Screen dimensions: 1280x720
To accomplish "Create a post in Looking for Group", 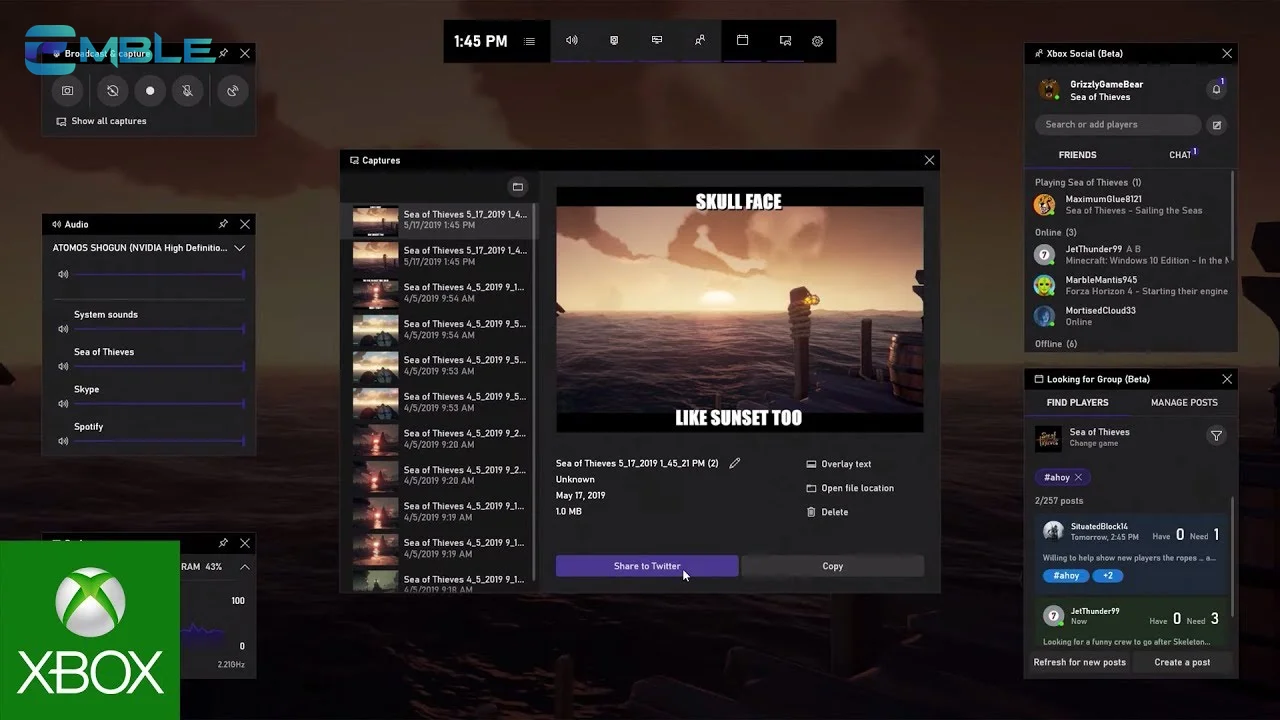I will click(1182, 662).
